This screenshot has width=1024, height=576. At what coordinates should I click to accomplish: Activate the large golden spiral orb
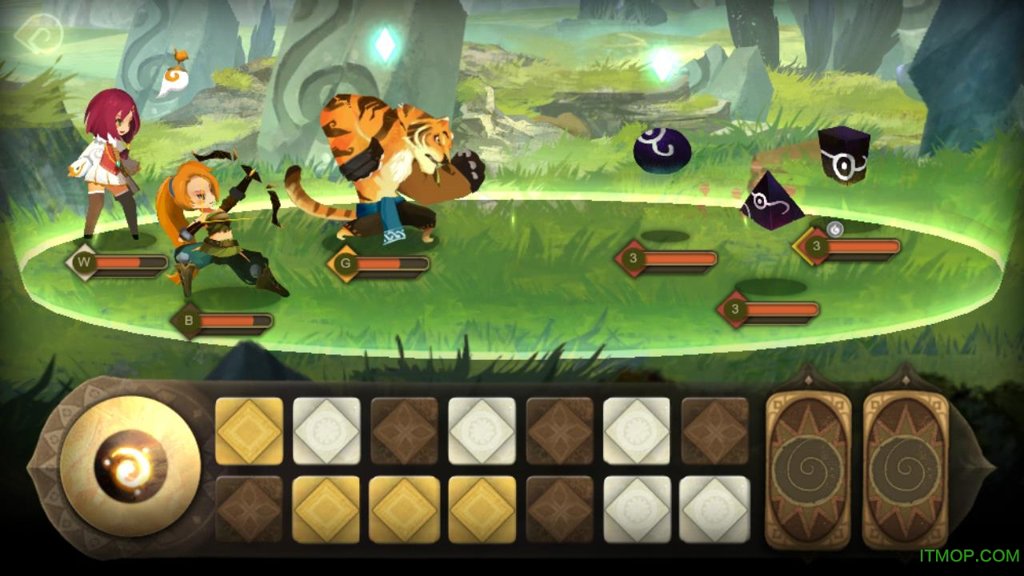tap(131, 466)
